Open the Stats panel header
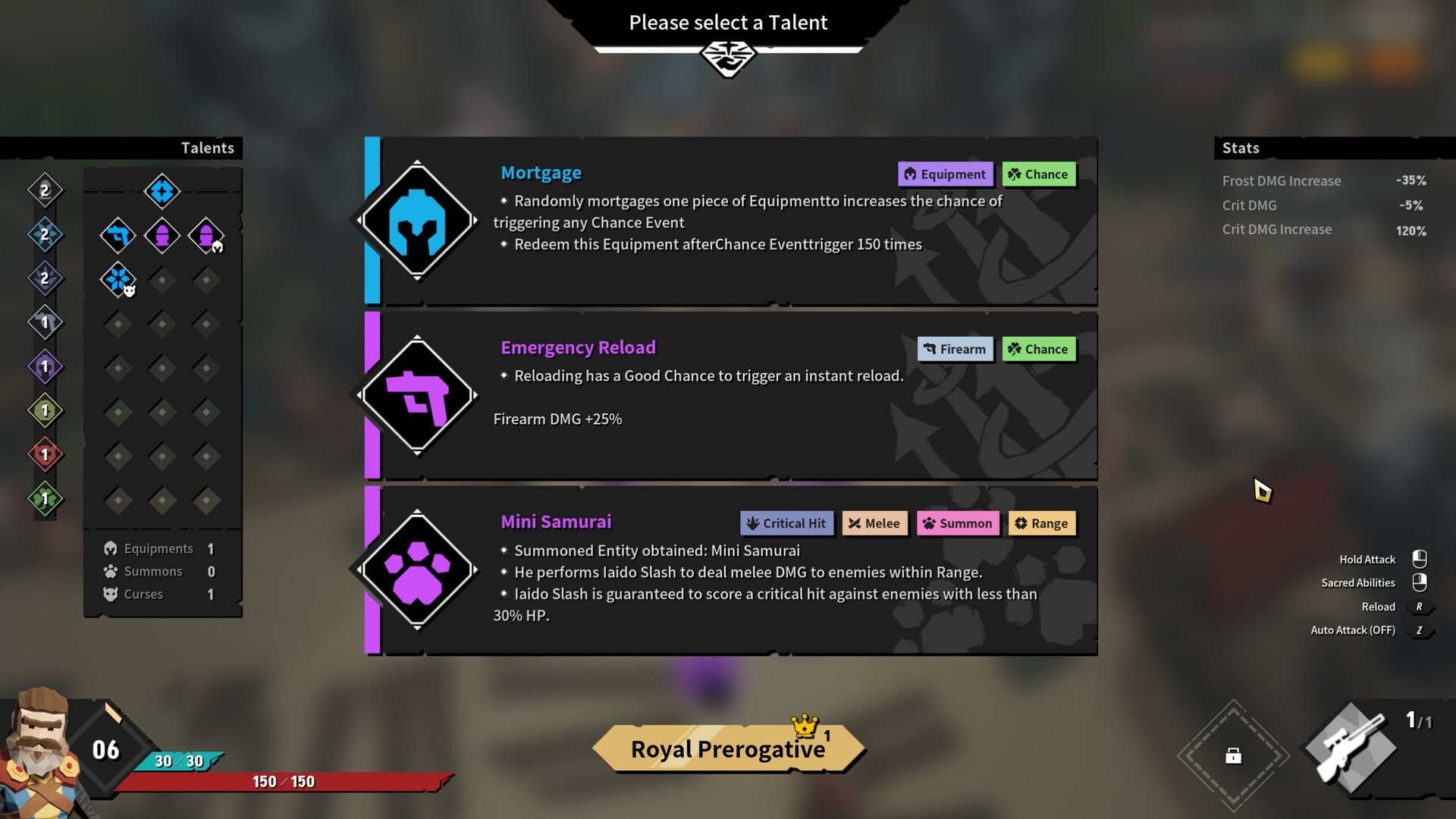The width and height of the screenshot is (1456, 819). pyautogui.click(x=1241, y=148)
